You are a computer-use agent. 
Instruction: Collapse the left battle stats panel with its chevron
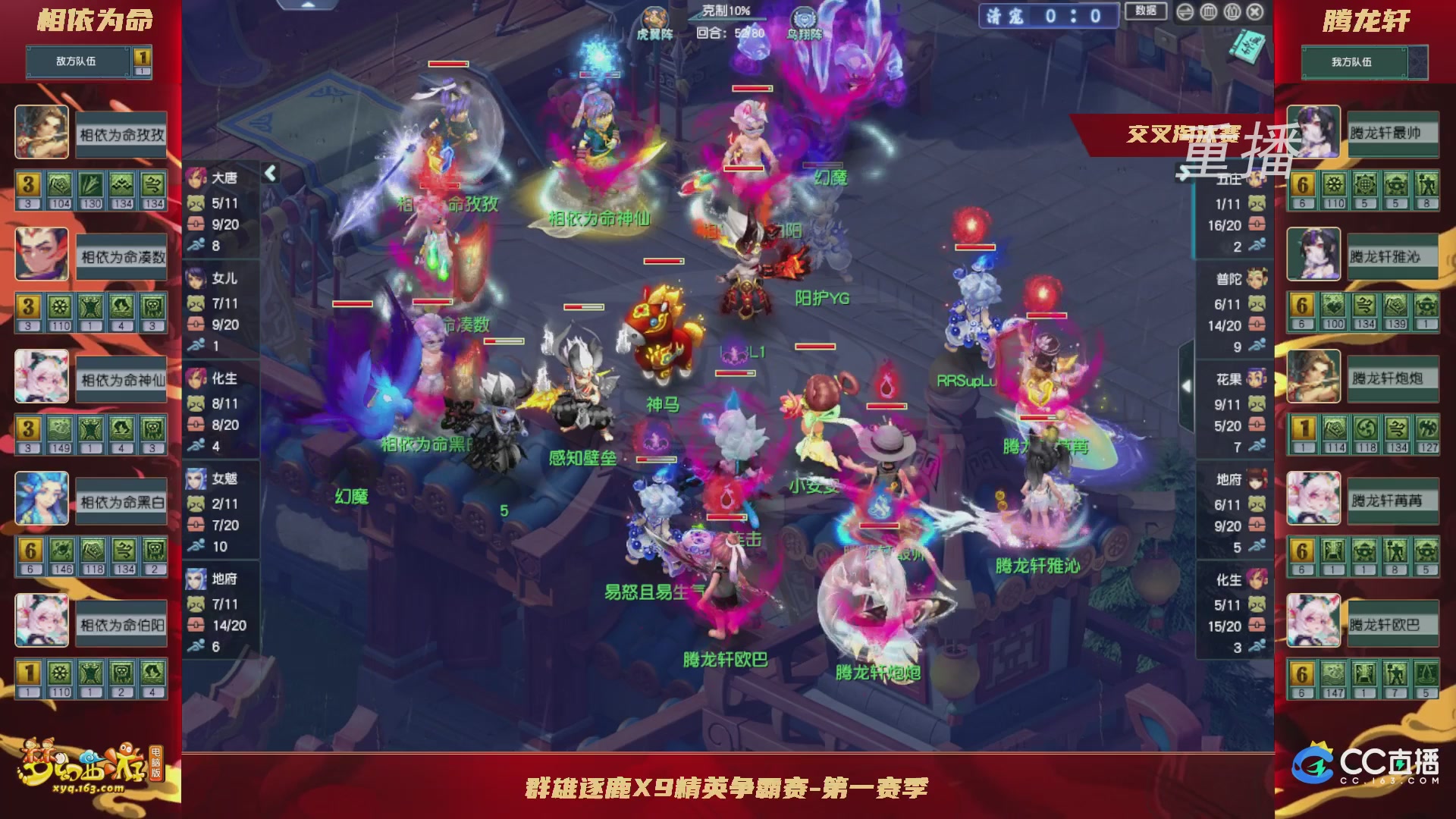[x=268, y=172]
